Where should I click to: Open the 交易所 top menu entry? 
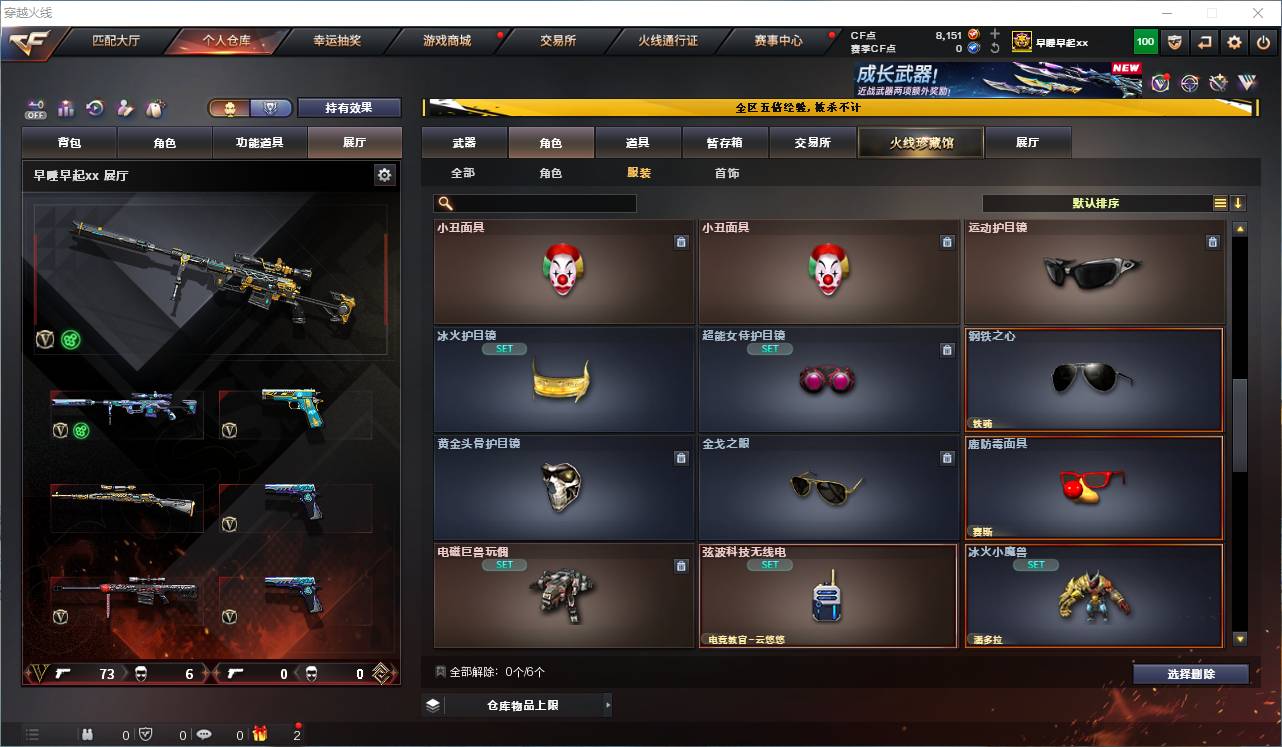(558, 41)
